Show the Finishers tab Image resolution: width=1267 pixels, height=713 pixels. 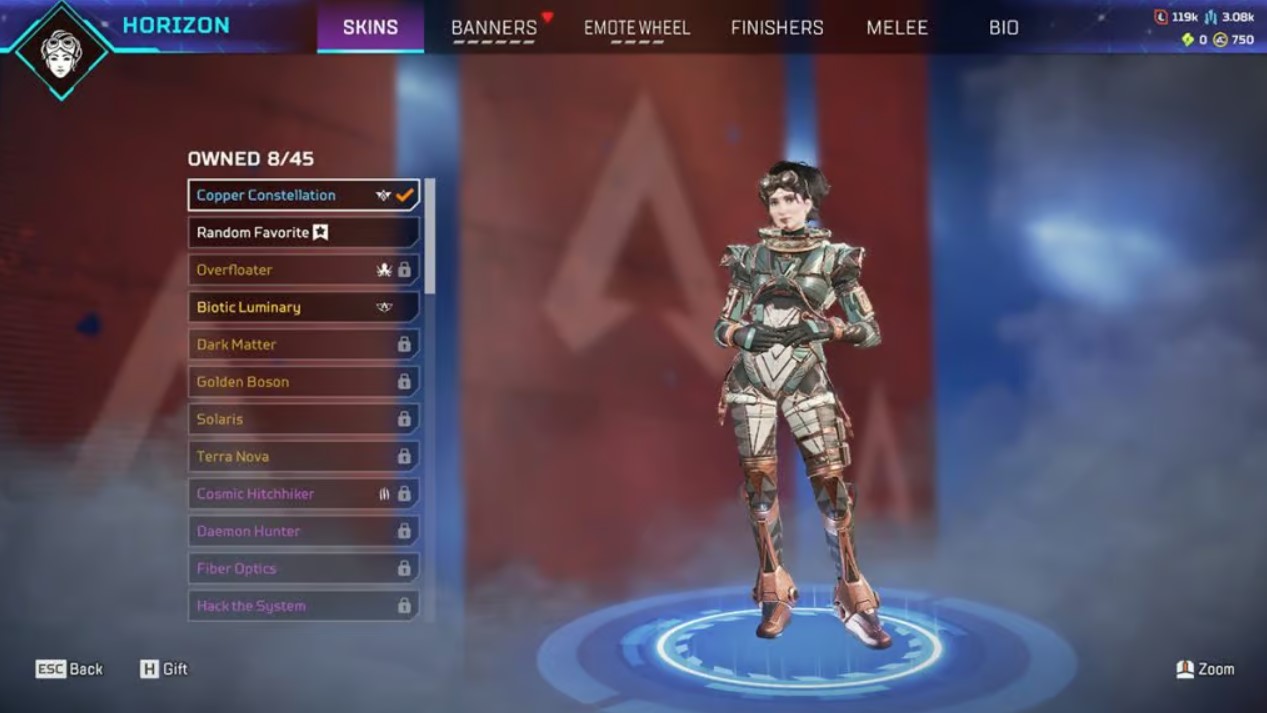coord(777,28)
